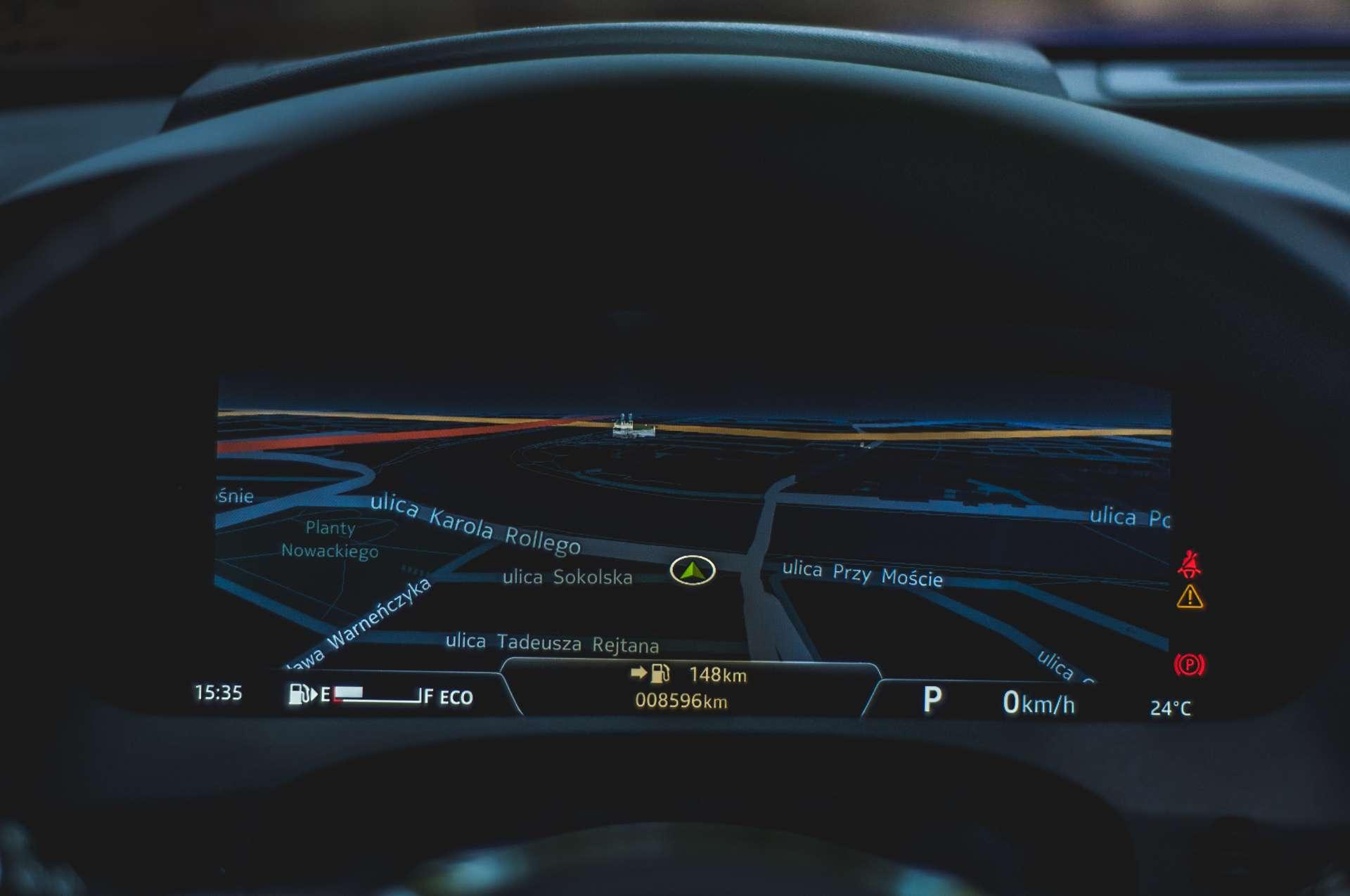Select the yellow warning triangle indicator
Viewport: 1350px width, 896px height.
1189,597
